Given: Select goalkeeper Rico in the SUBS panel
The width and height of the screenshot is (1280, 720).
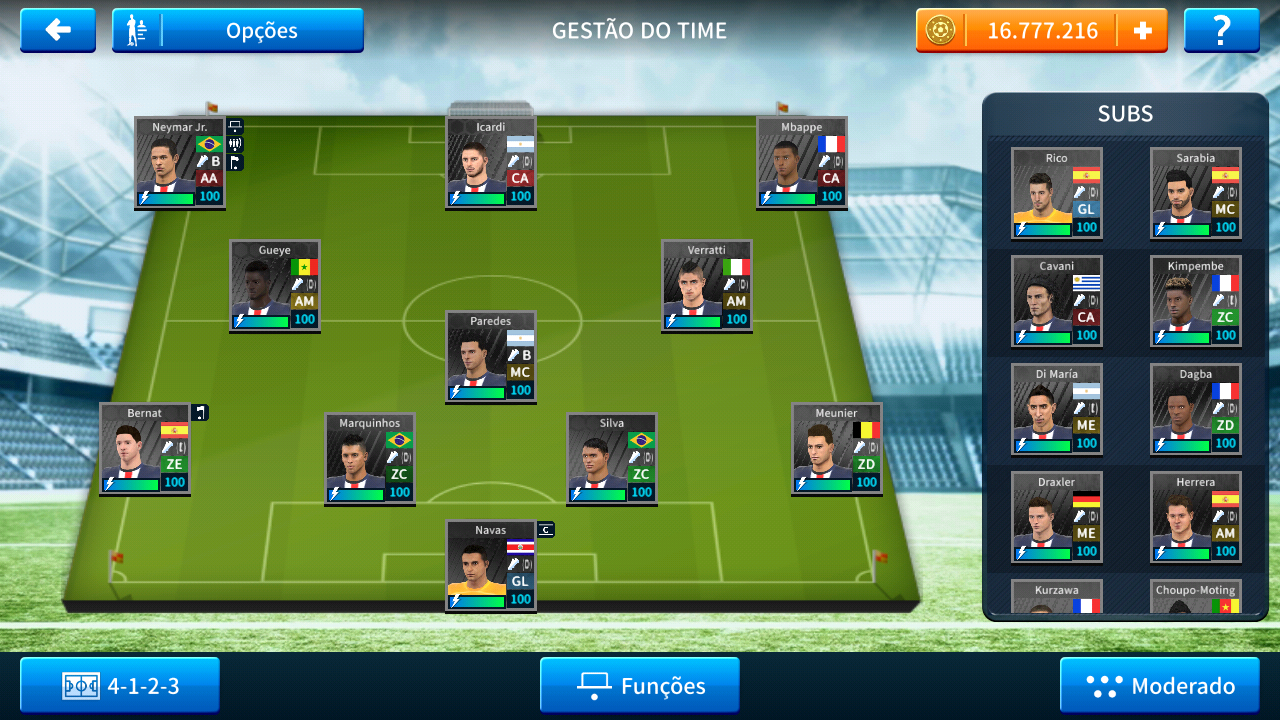Looking at the screenshot, I should [x=1057, y=193].
